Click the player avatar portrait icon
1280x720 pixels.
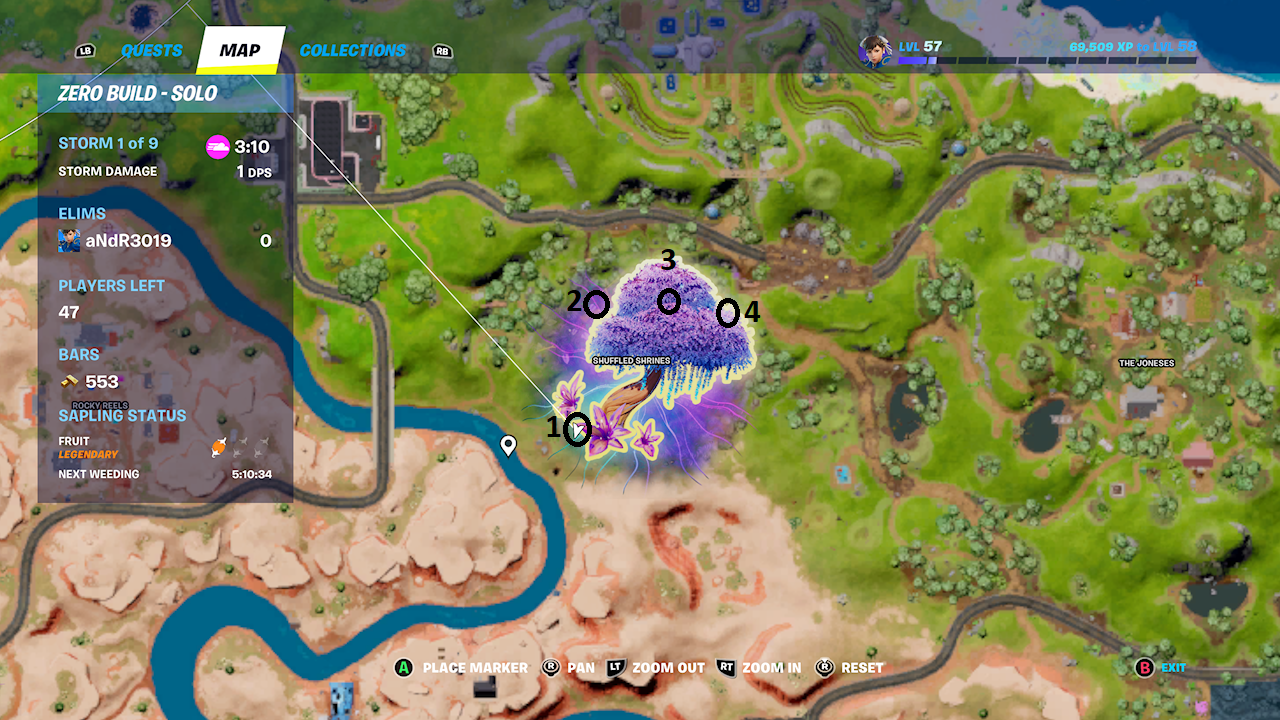[875, 50]
